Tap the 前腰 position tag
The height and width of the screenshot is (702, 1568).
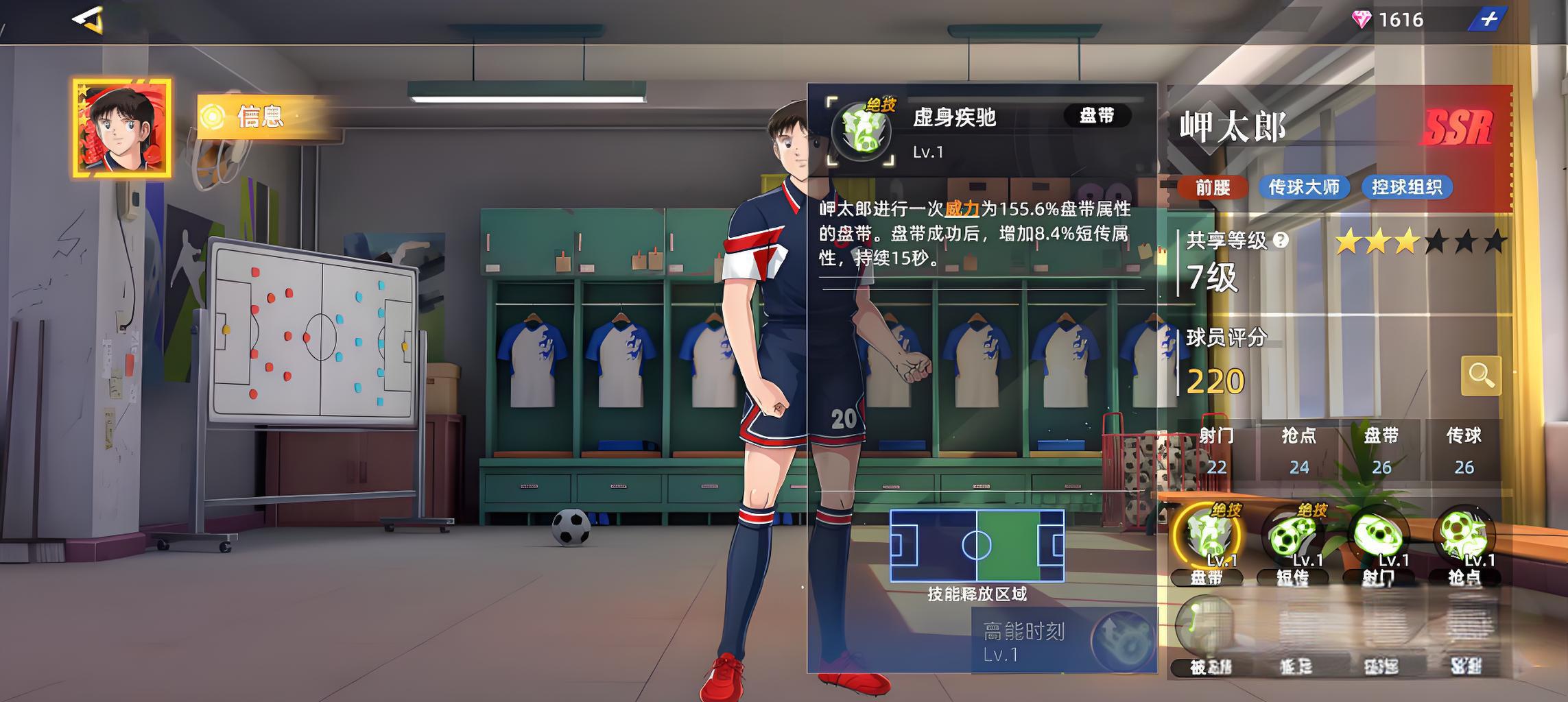1212,187
